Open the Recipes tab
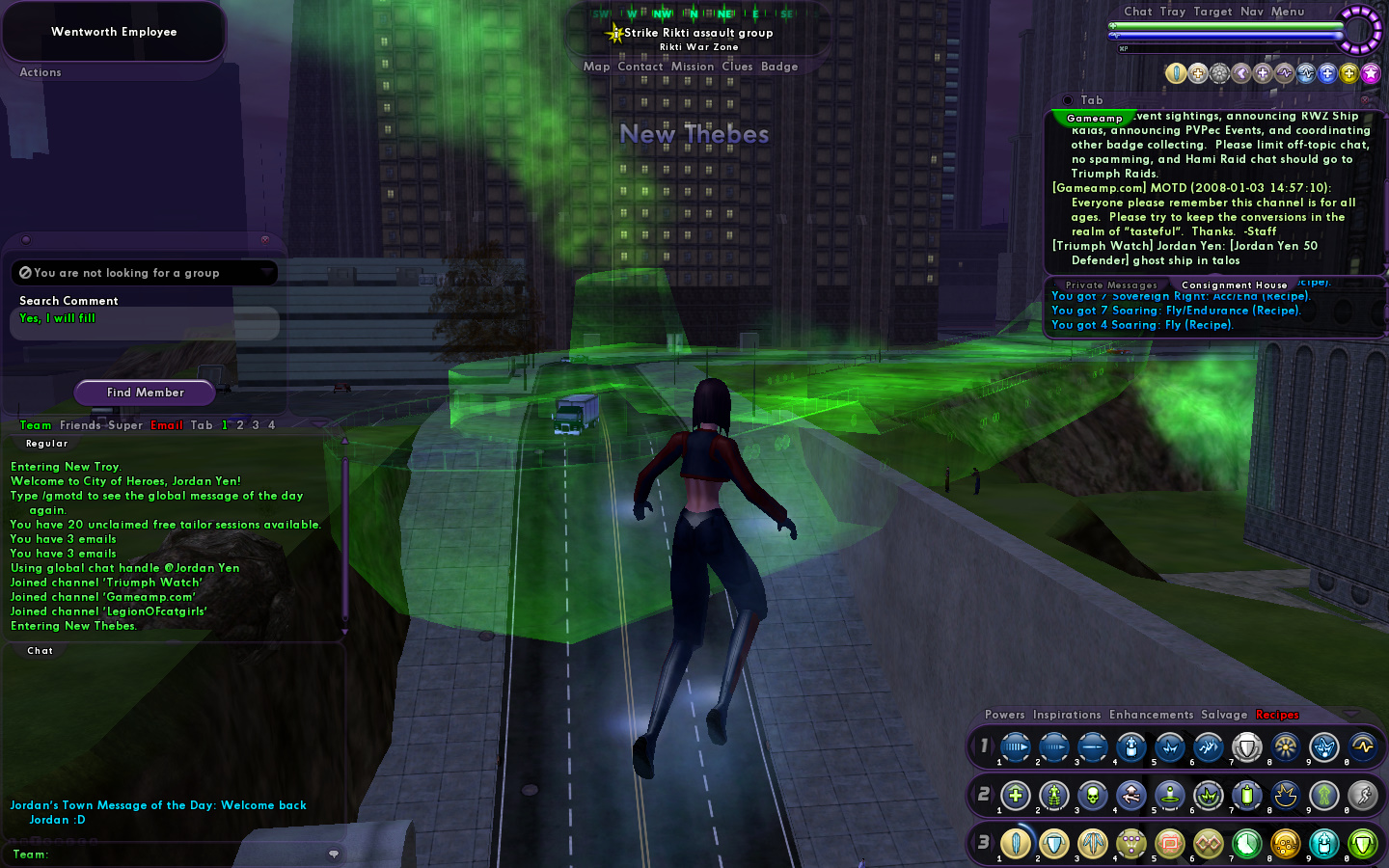This screenshot has width=1389, height=868. 1277,715
